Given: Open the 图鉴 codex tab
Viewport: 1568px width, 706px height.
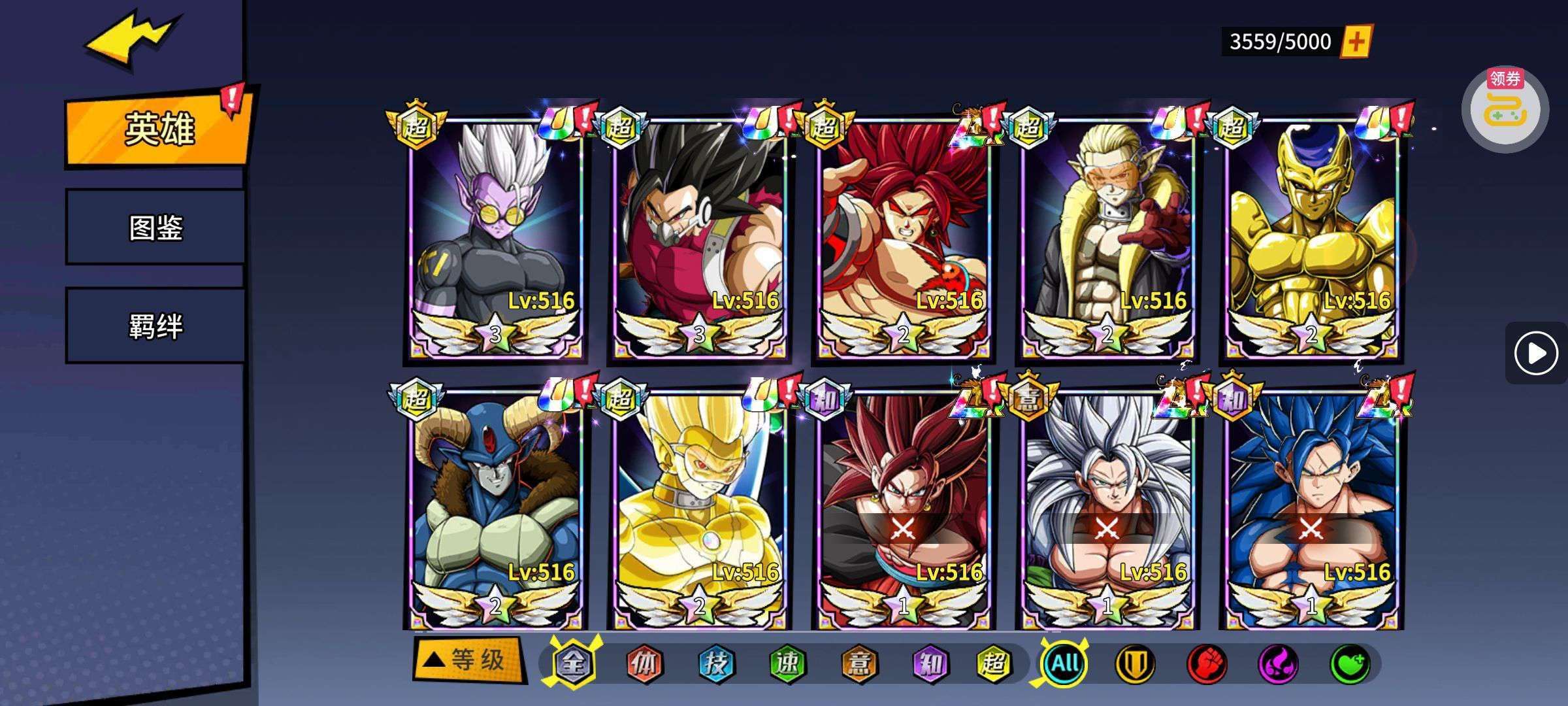Looking at the screenshot, I should click(x=155, y=227).
